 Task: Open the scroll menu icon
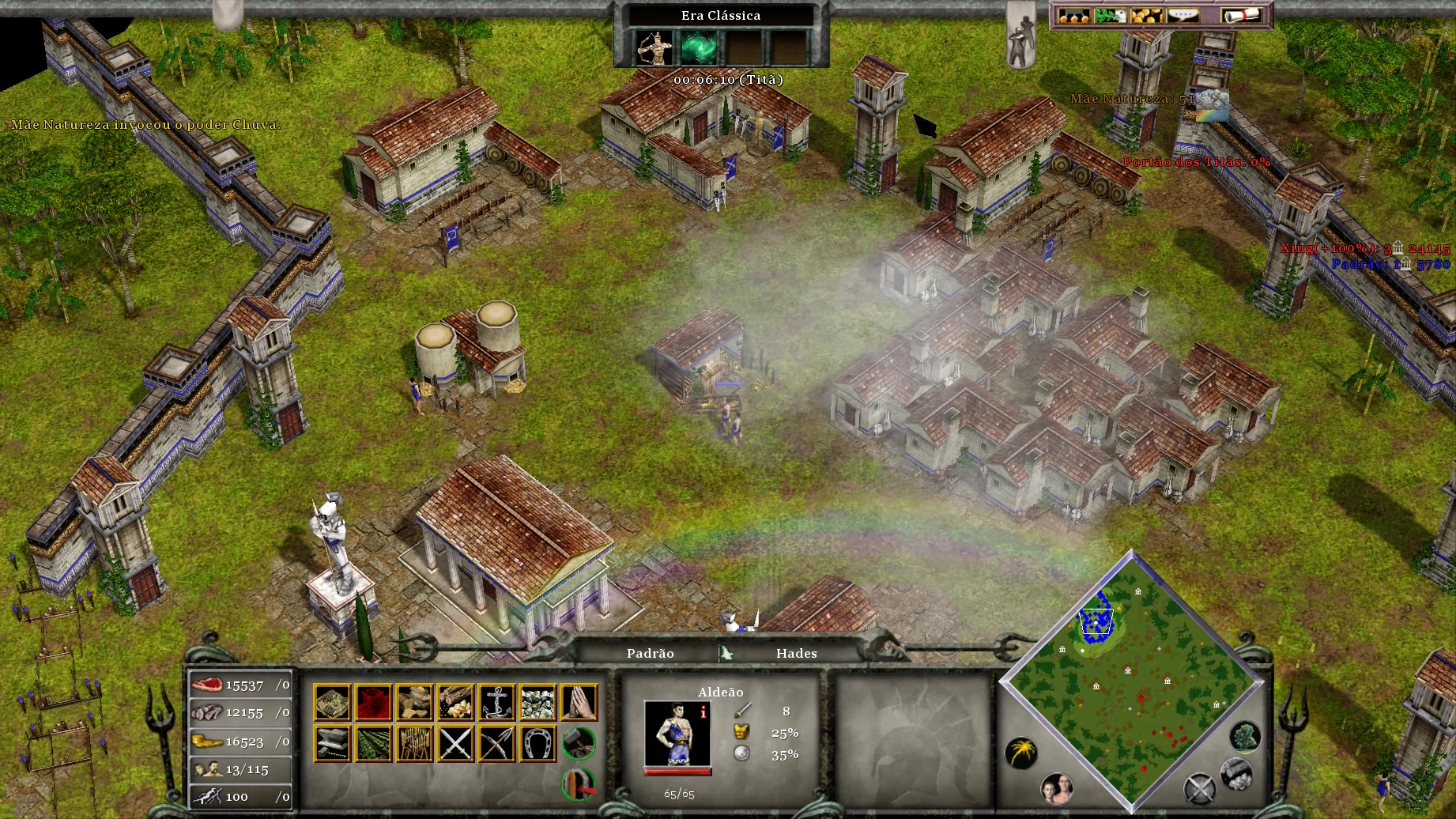pos(1240,16)
